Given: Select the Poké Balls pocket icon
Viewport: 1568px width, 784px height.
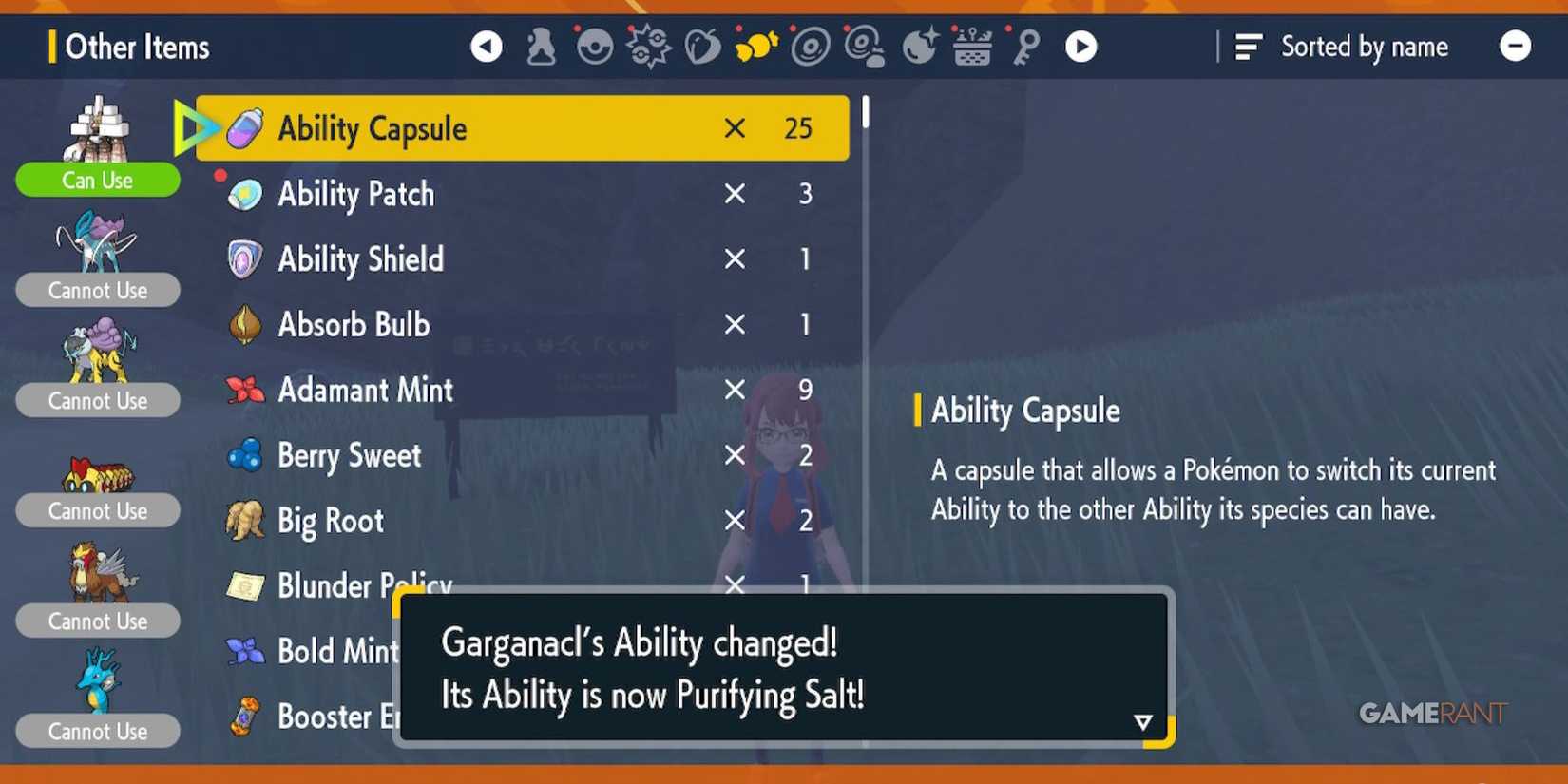Looking at the screenshot, I should tap(595, 46).
